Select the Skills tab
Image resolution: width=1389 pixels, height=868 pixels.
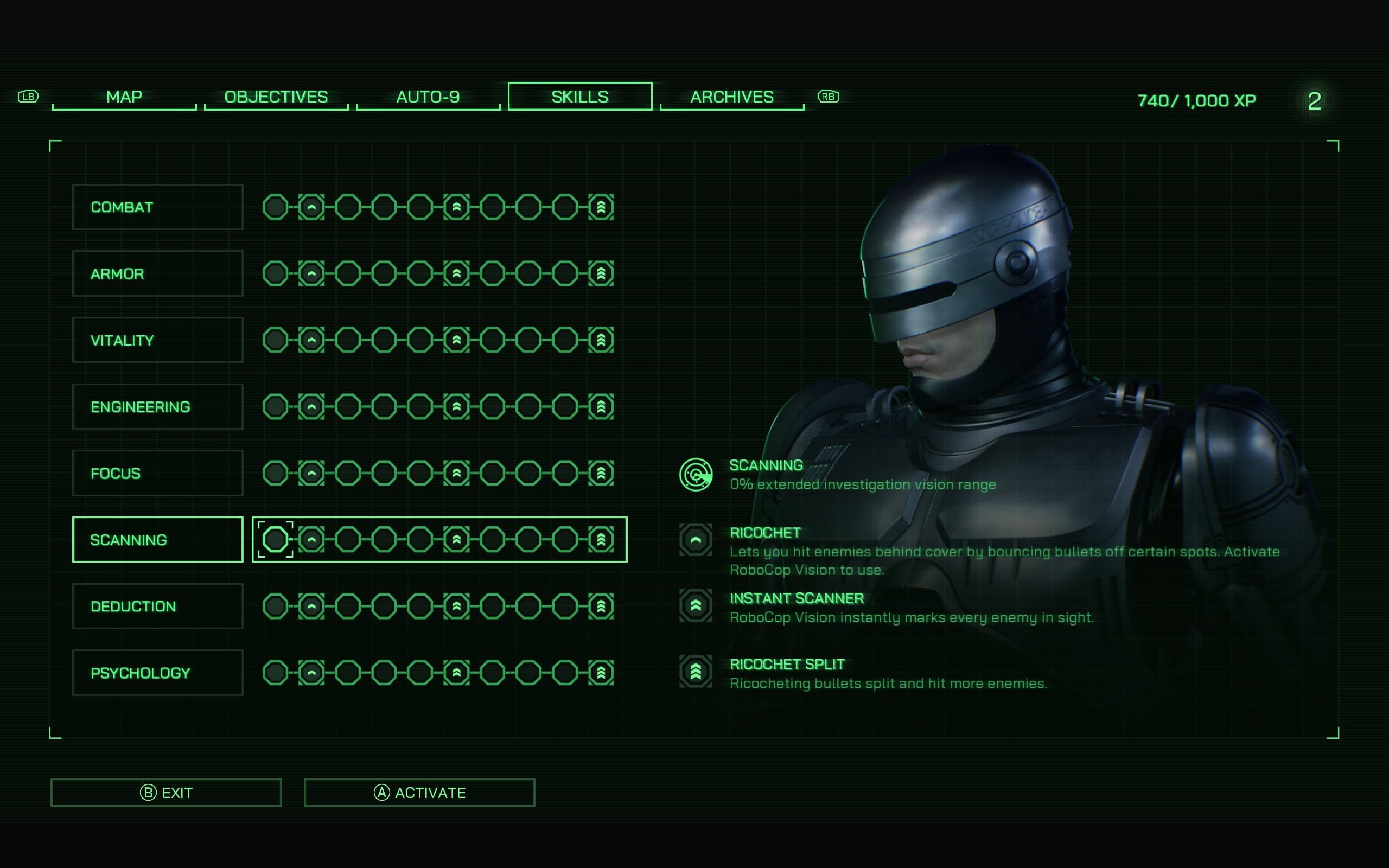click(x=579, y=97)
